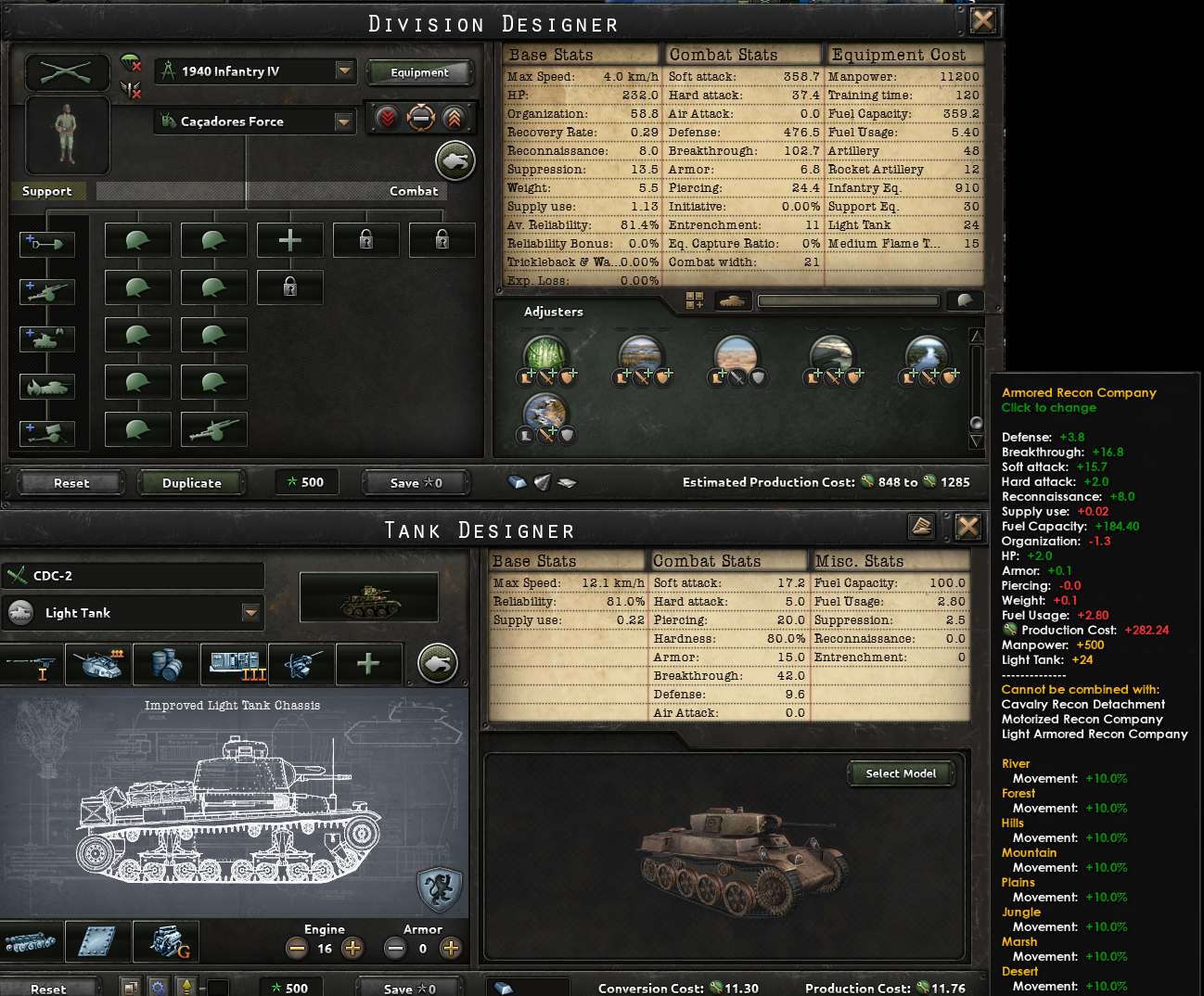Select the Combat tab
The height and width of the screenshot is (996, 1204).
[414, 191]
